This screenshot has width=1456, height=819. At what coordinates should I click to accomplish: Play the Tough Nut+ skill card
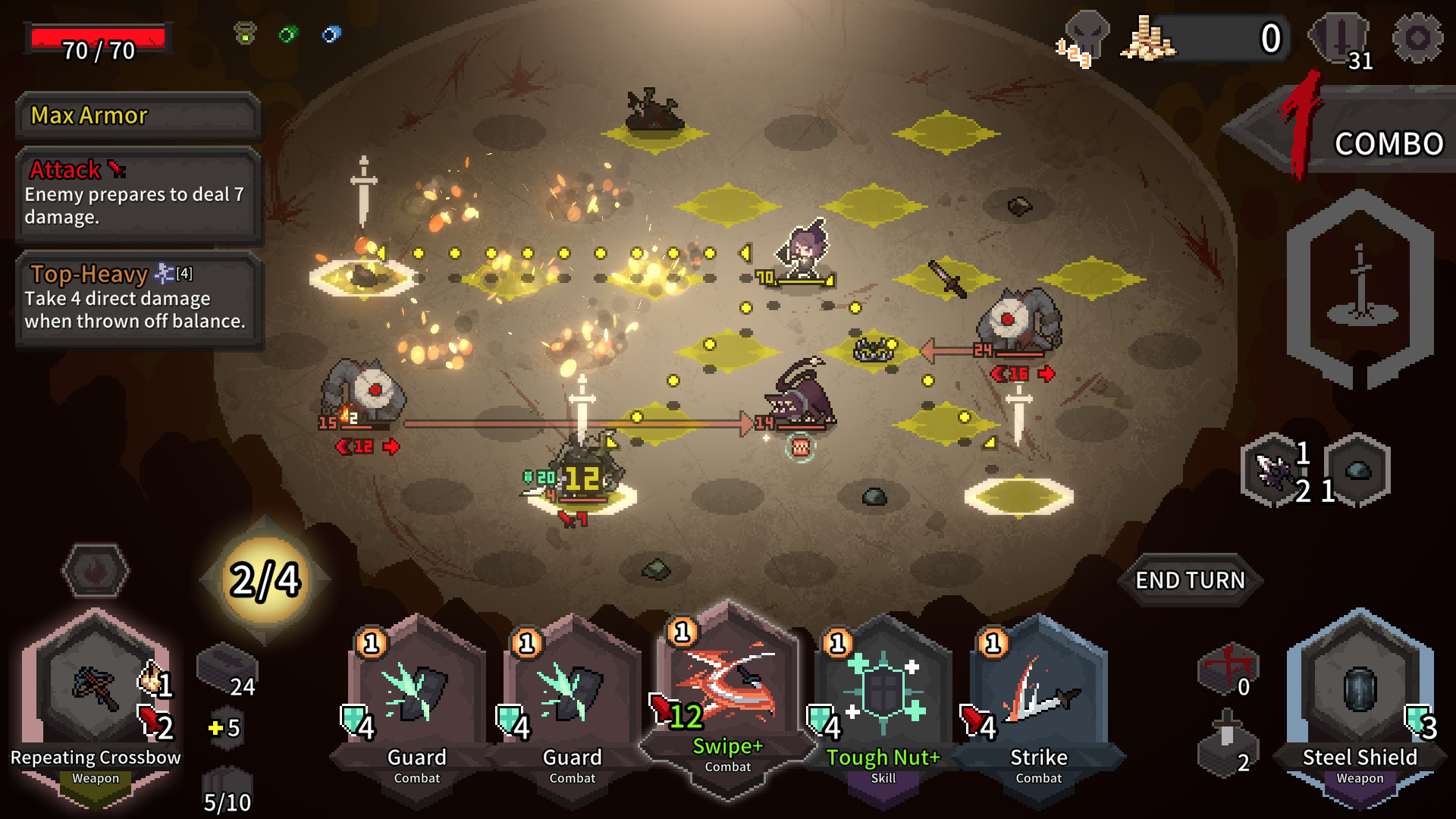click(882, 690)
